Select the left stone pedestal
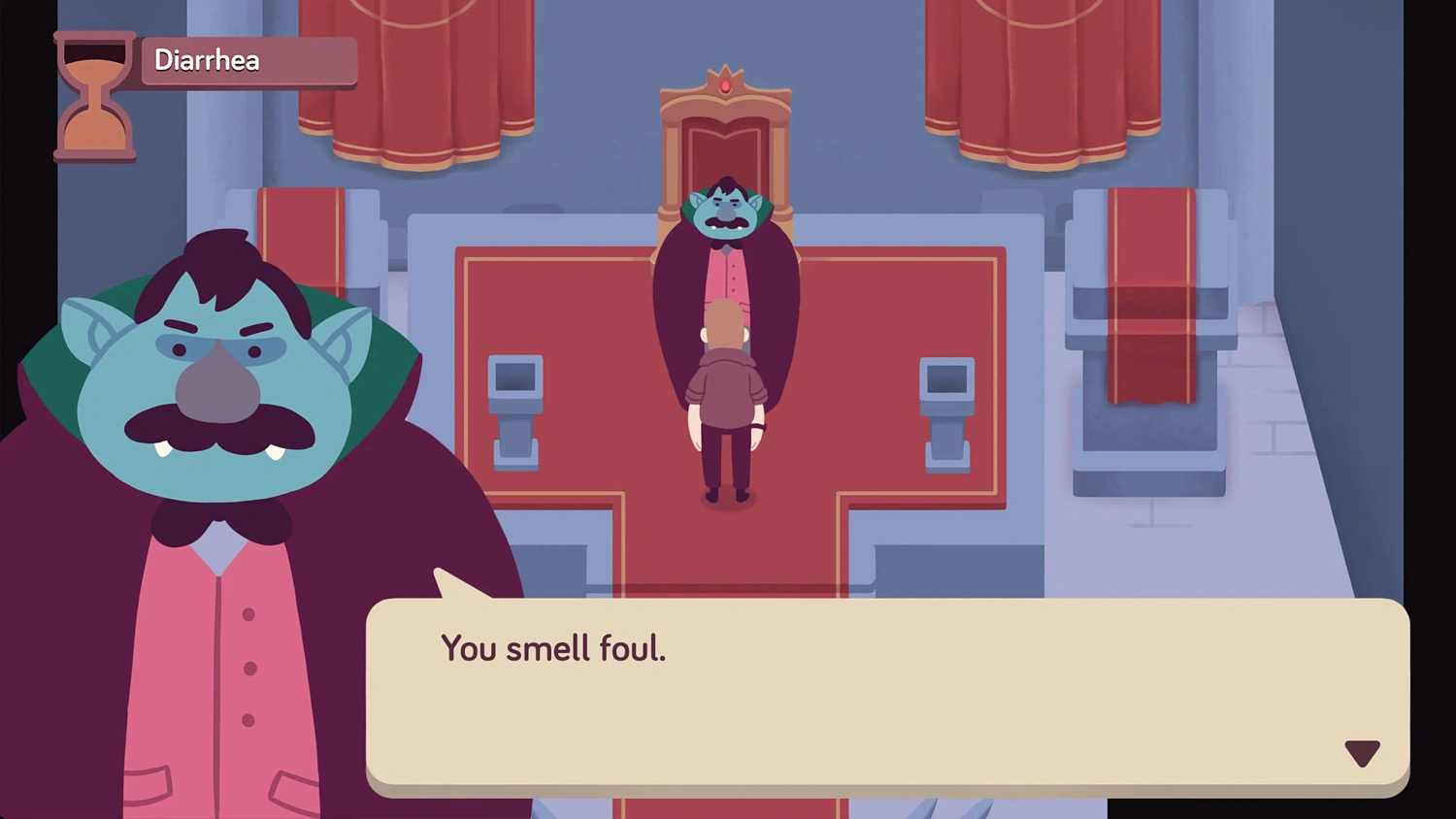This screenshot has height=819, width=1456. 517,408
